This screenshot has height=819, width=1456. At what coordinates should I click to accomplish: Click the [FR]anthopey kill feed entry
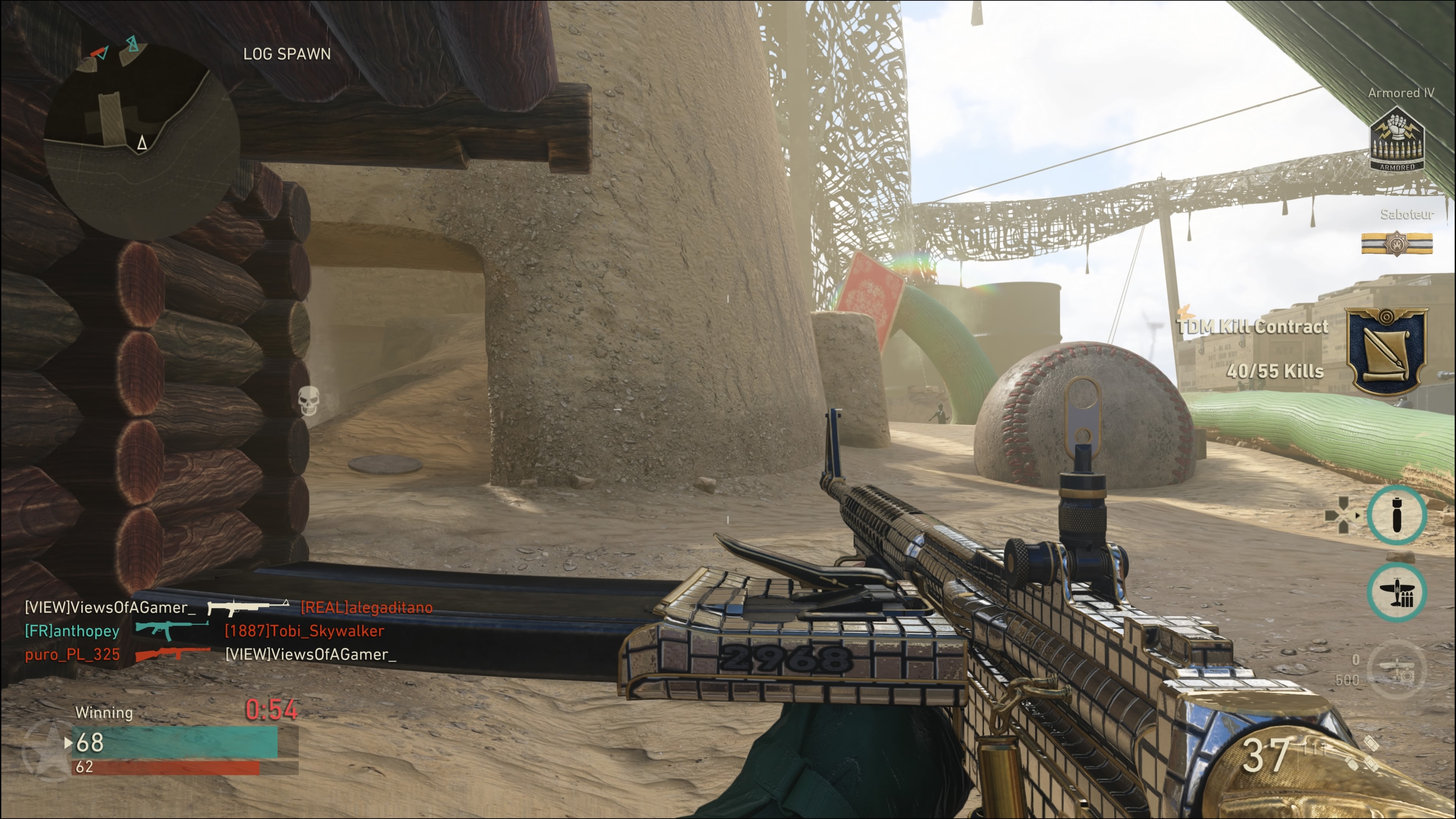tap(72, 631)
